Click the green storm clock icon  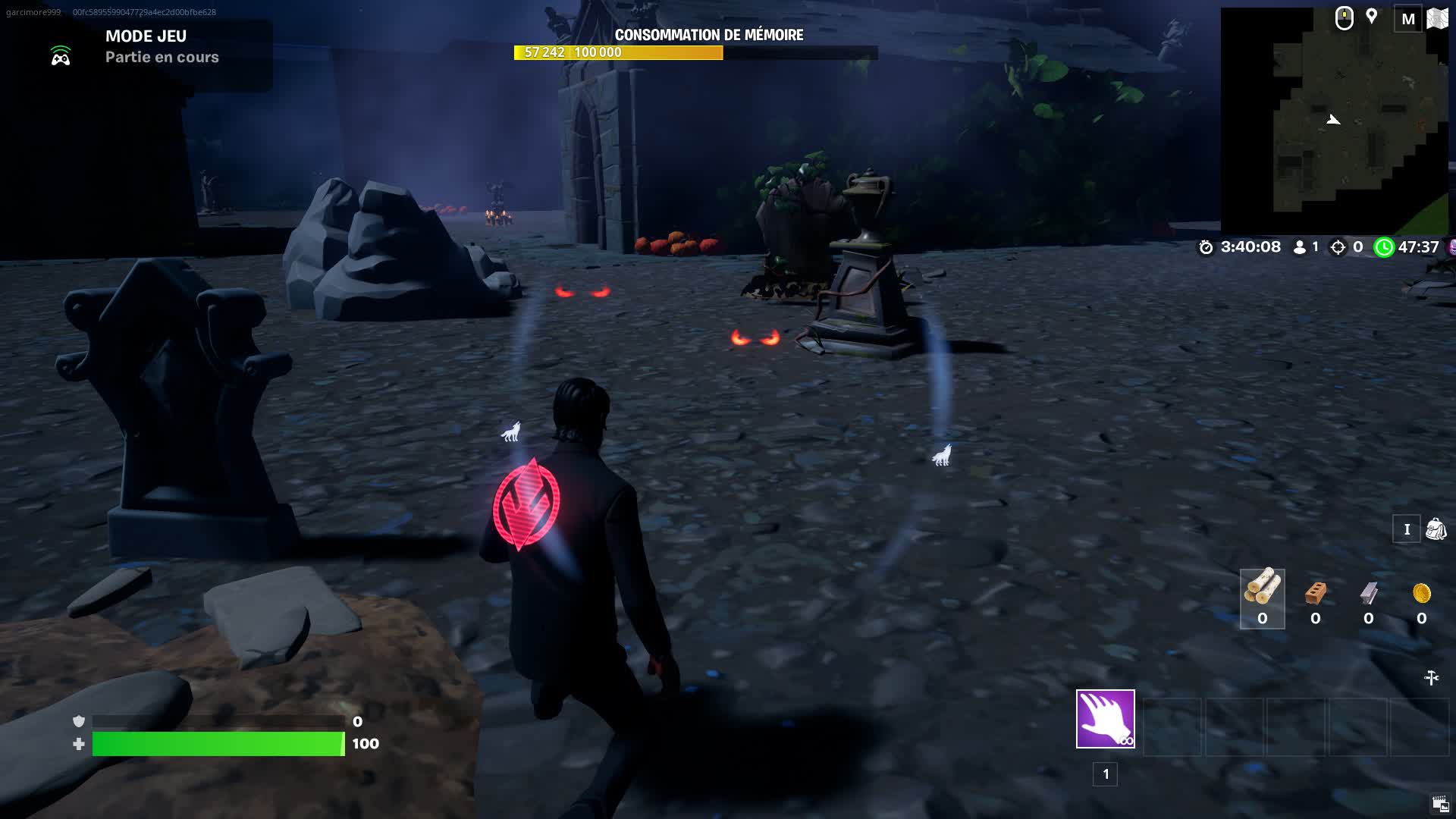(1385, 246)
